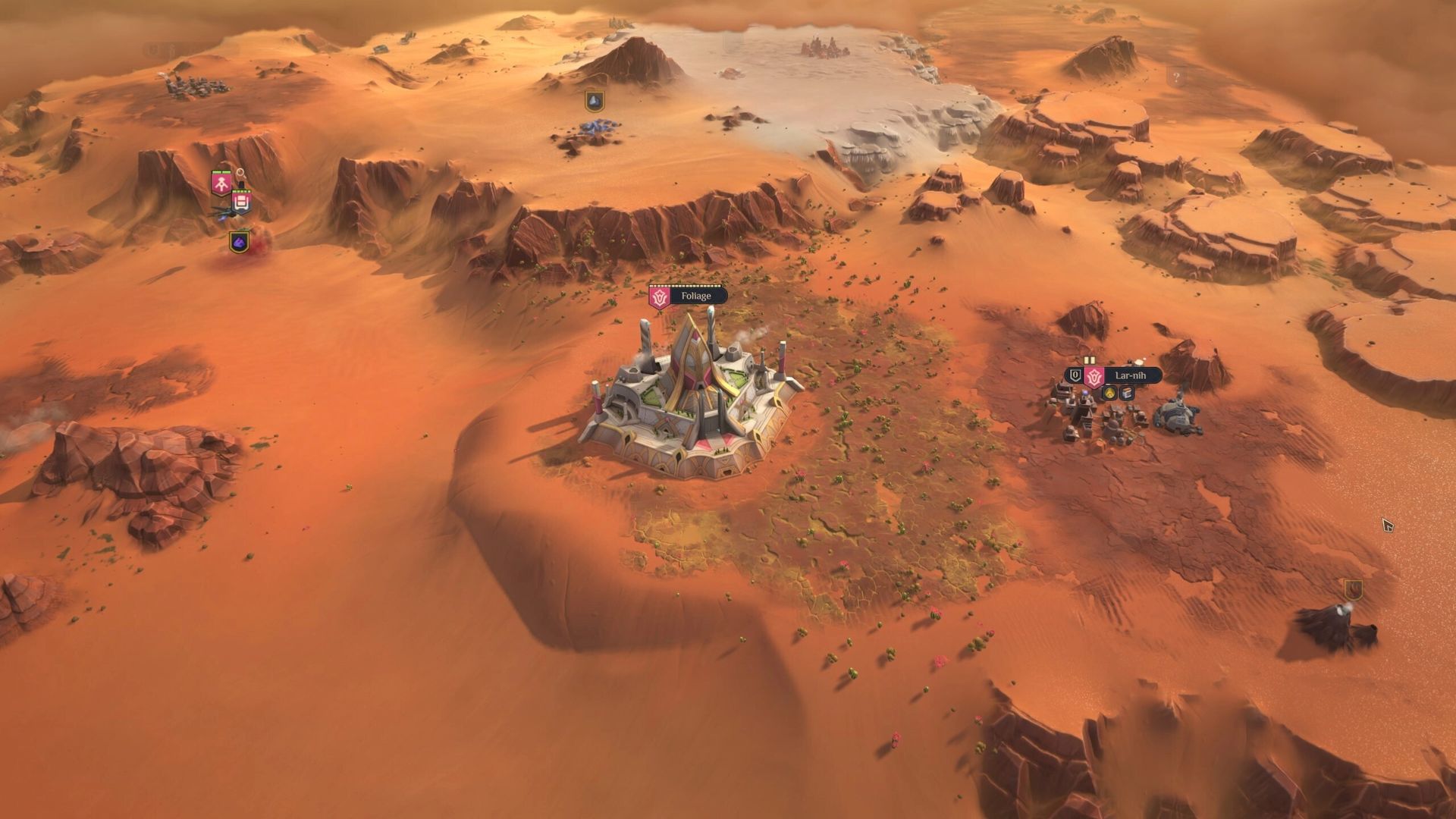Select the purple spice crystal shield marker

click(x=239, y=242)
